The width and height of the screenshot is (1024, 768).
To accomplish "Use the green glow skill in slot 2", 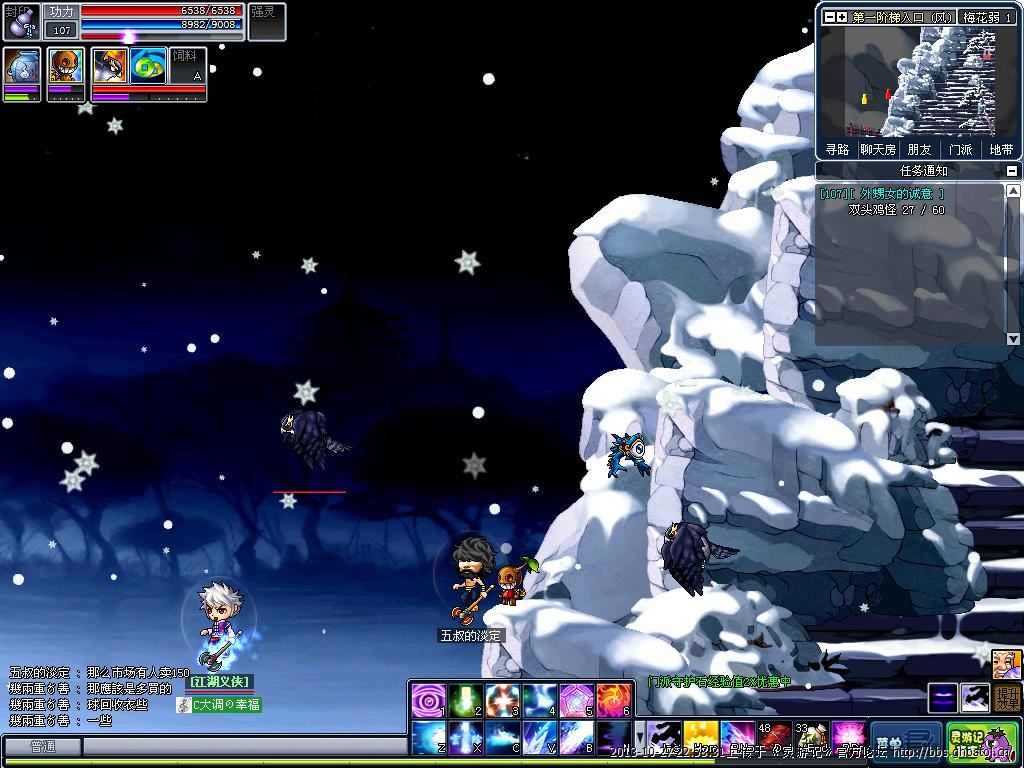I will (466, 699).
